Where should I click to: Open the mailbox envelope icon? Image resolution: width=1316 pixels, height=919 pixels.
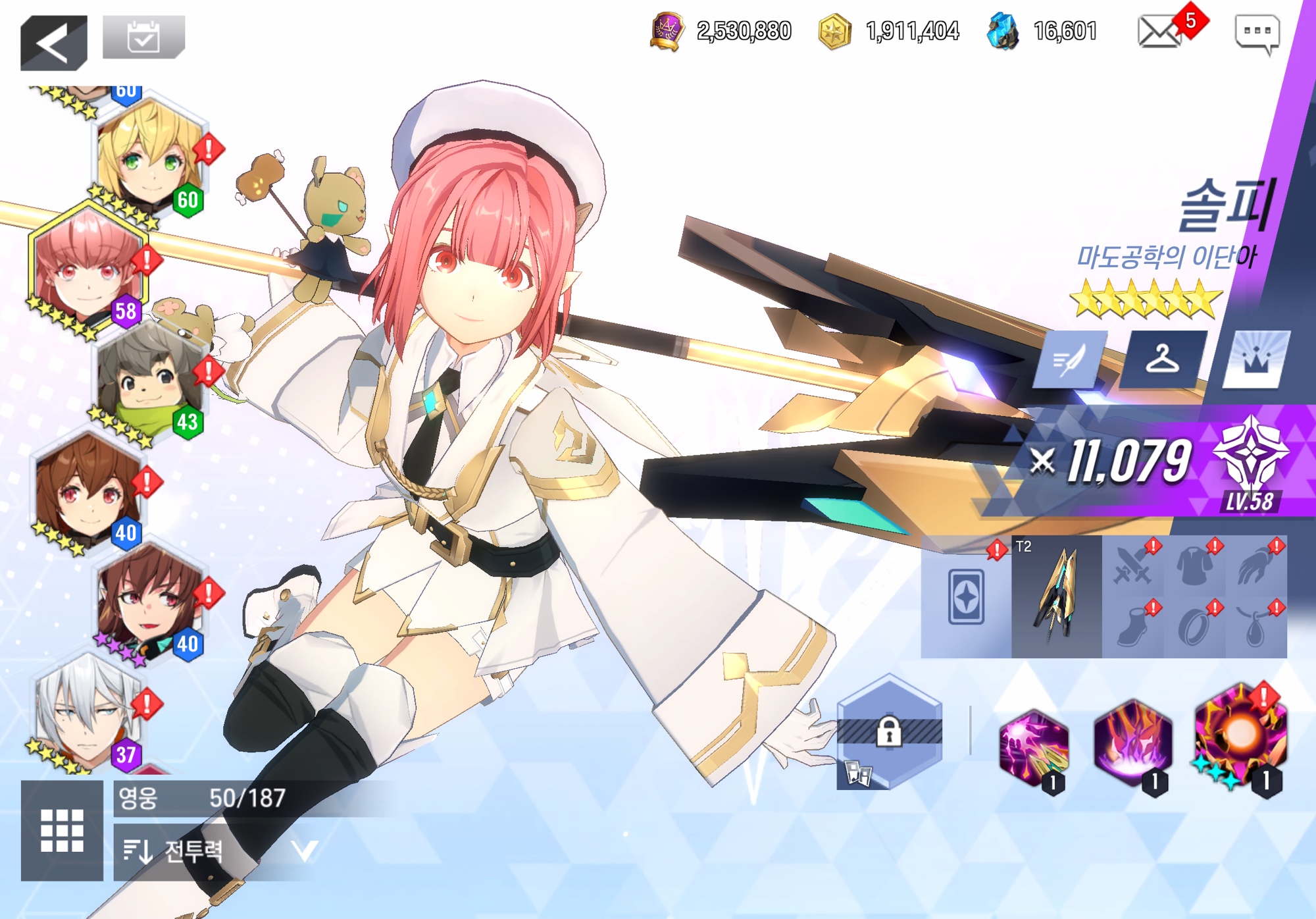1159,32
